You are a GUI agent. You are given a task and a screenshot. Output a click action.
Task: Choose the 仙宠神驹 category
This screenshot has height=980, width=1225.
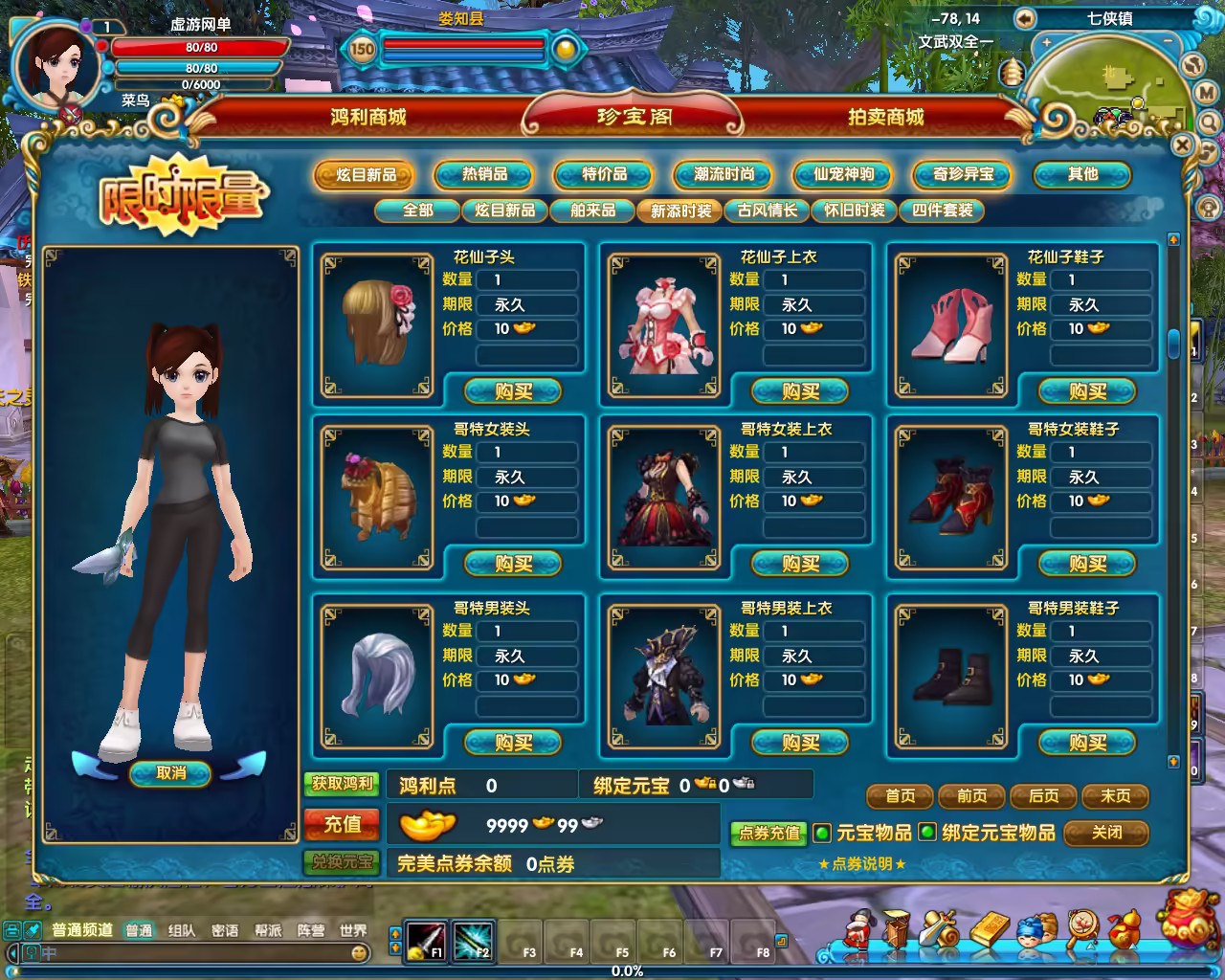point(843,174)
